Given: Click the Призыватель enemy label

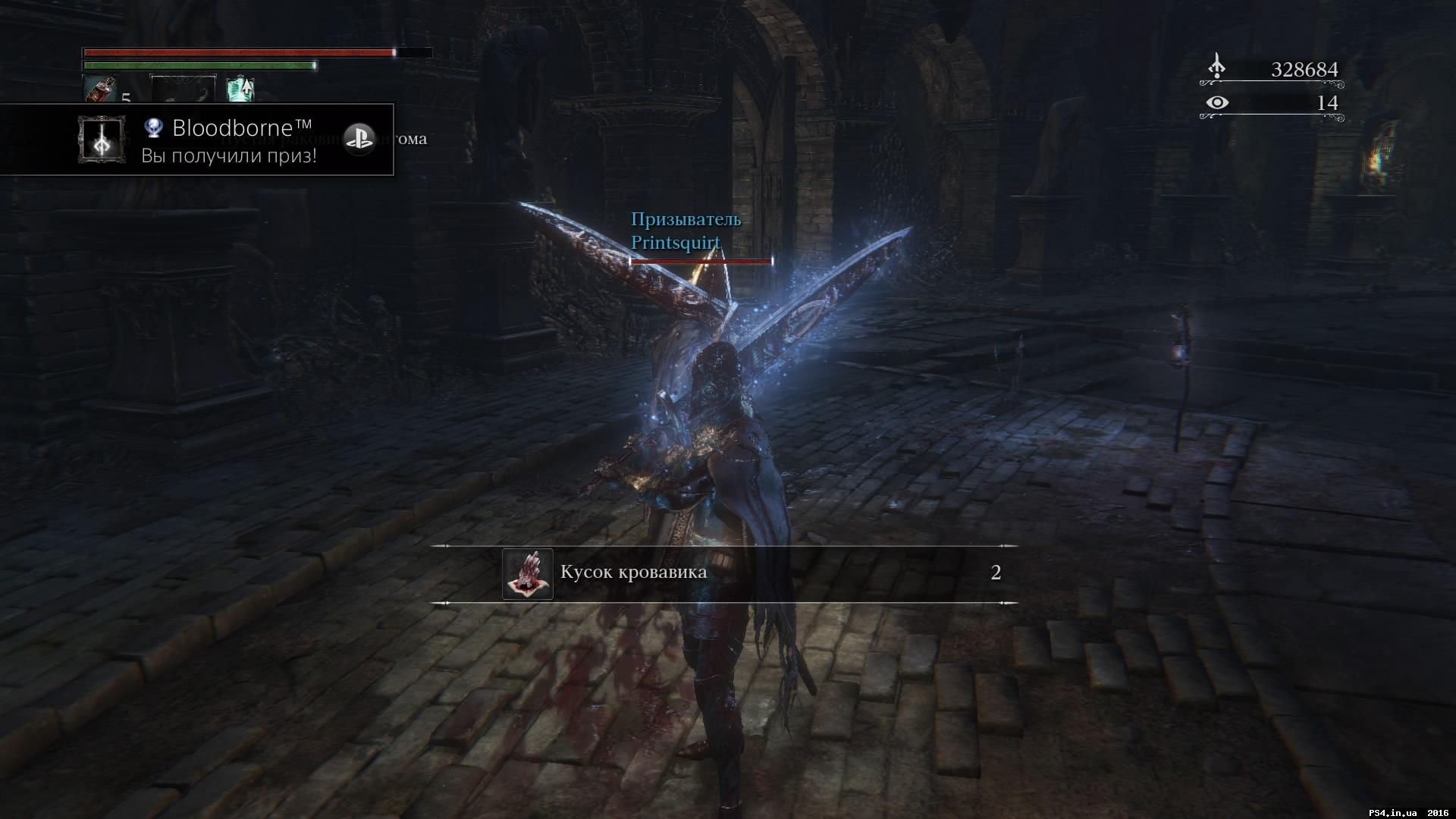Looking at the screenshot, I should (686, 221).
